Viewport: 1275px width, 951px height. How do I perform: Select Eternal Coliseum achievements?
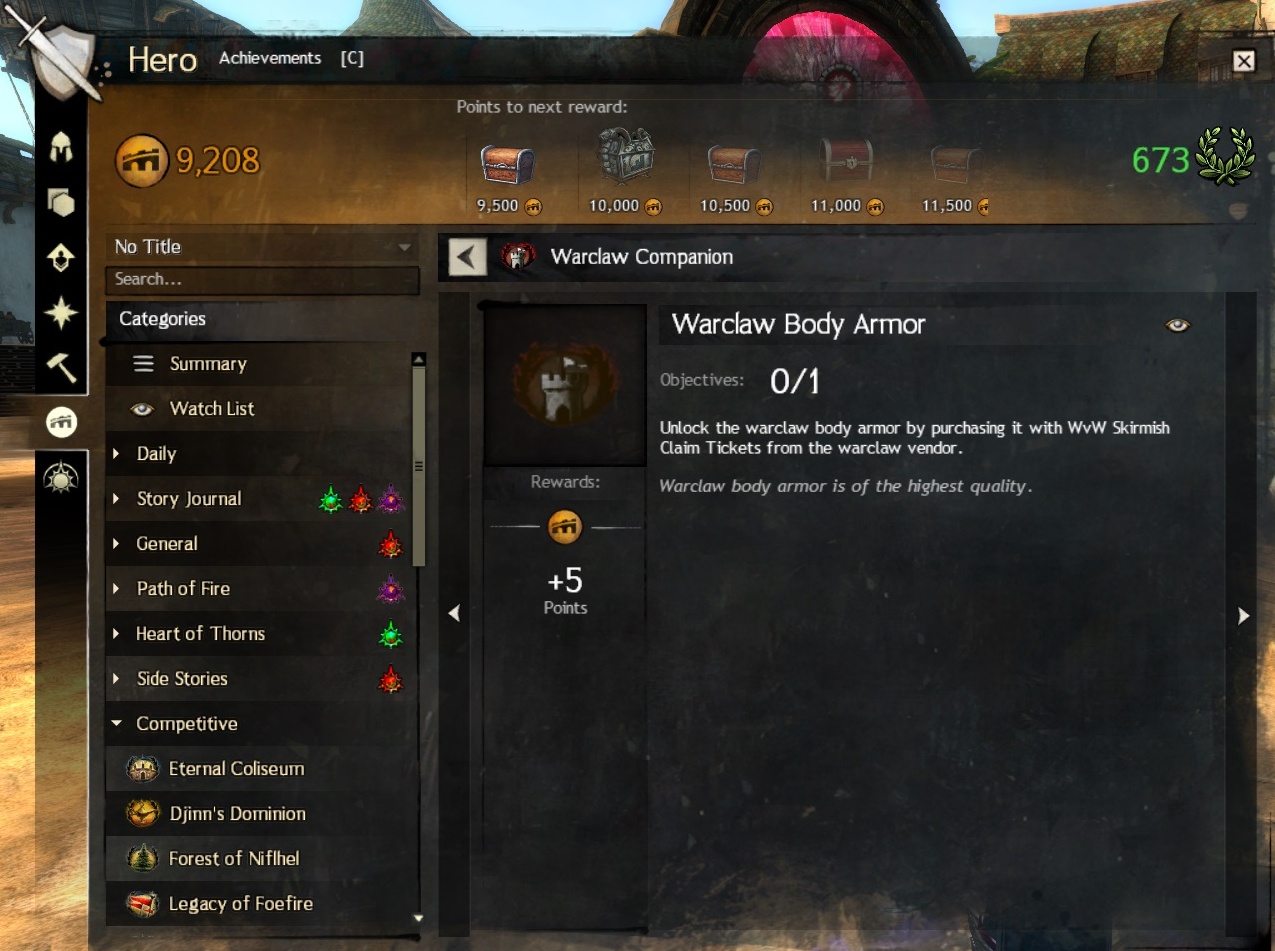pyautogui.click(x=236, y=769)
